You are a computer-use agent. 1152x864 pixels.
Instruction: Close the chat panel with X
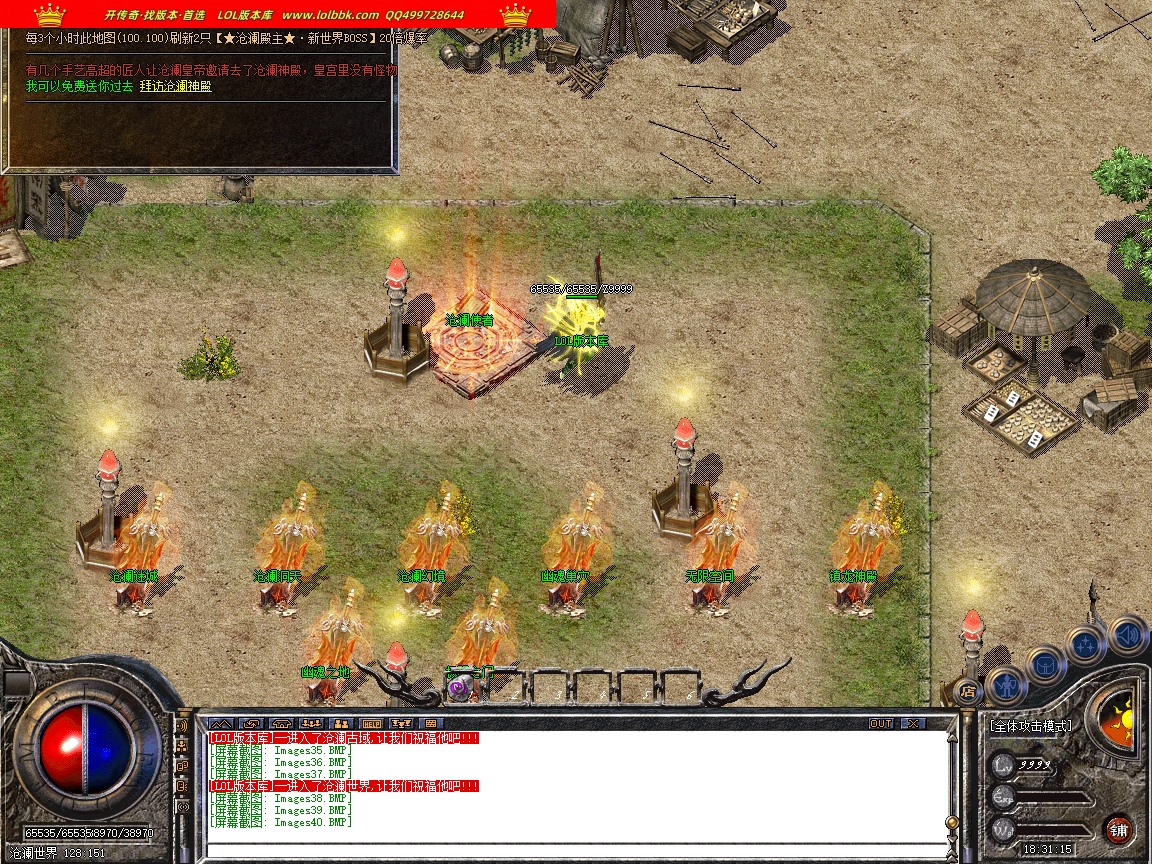click(912, 723)
